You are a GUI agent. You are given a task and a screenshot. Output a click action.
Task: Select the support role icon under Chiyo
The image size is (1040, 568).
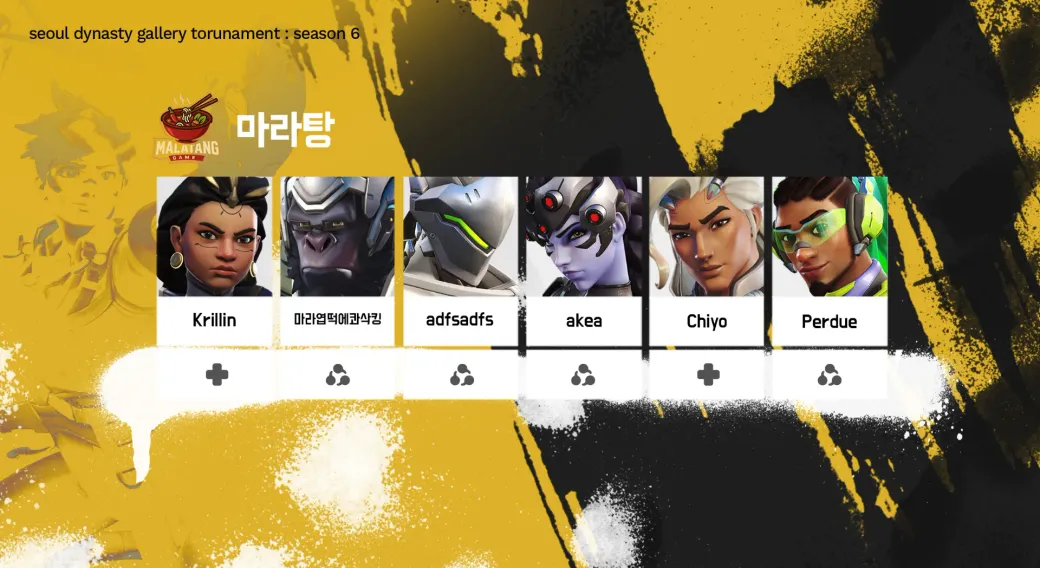coord(708,375)
